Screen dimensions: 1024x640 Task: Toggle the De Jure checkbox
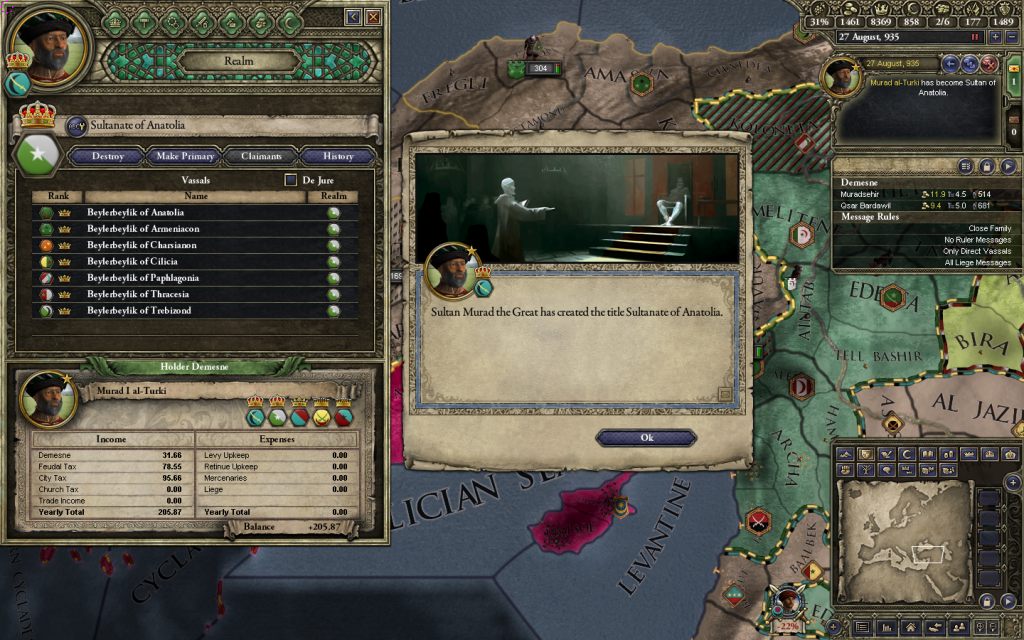pos(291,180)
